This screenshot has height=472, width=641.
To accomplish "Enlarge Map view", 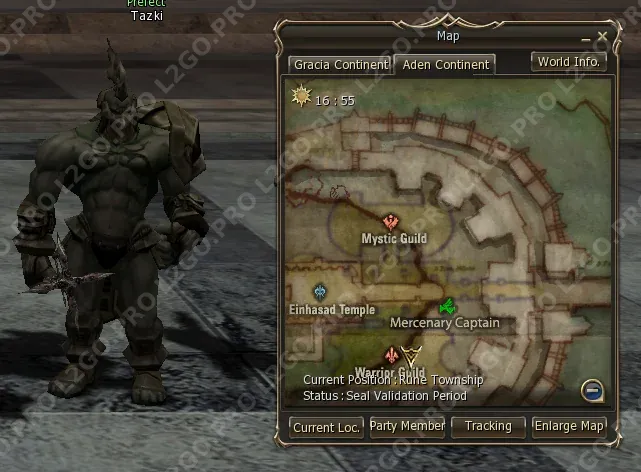I will (569, 427).
